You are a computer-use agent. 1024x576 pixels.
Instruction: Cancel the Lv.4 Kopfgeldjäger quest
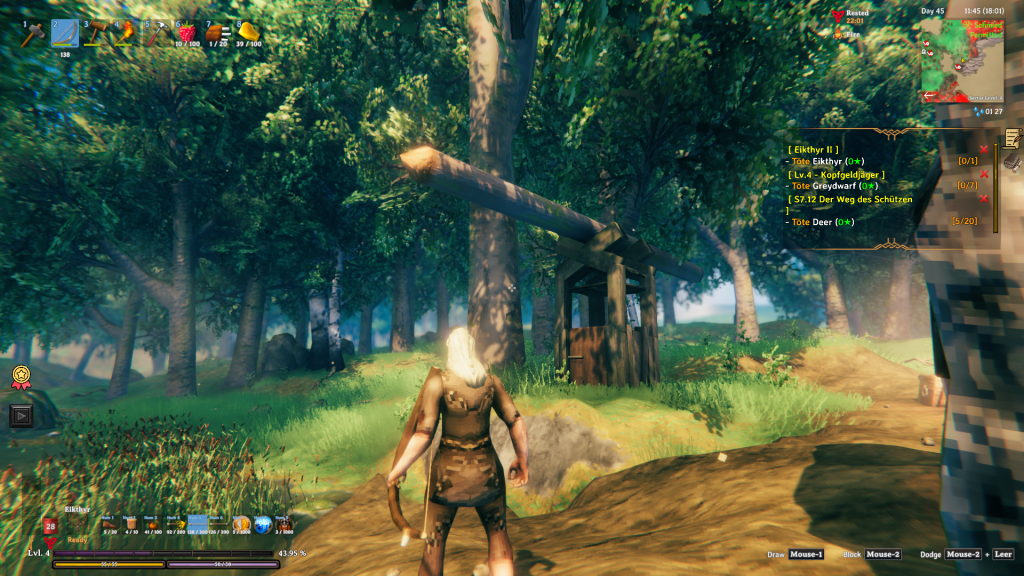click(x=984, y=174)
